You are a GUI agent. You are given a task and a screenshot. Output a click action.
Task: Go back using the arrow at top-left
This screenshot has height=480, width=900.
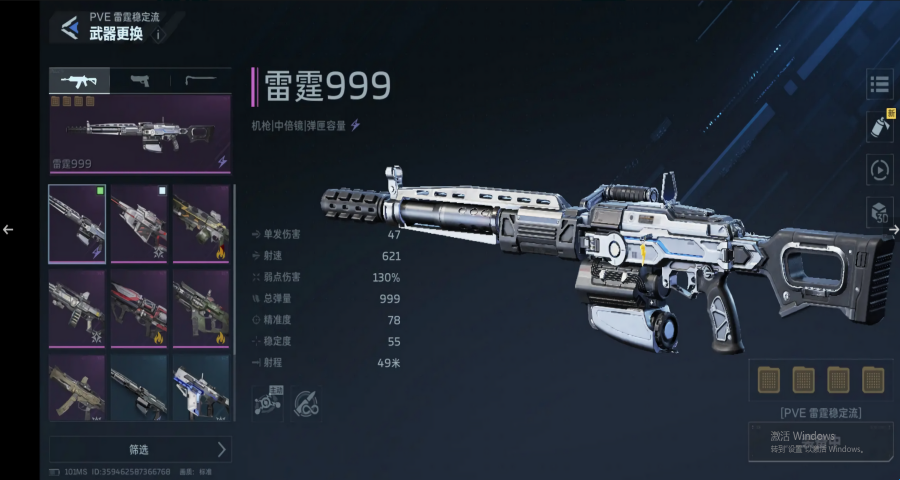pos(69,28)
